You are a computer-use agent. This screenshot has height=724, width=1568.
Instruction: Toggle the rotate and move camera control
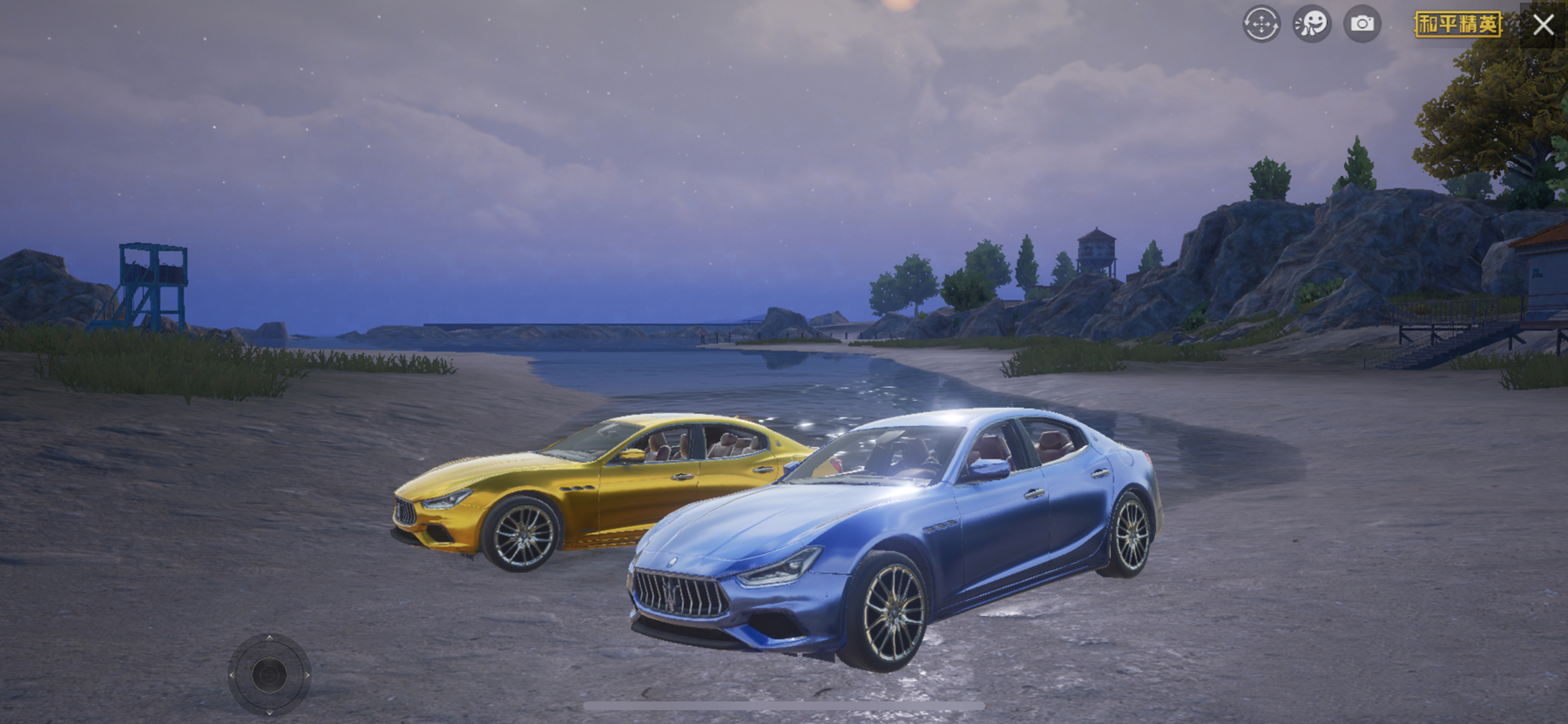(x=1260, y=24)
